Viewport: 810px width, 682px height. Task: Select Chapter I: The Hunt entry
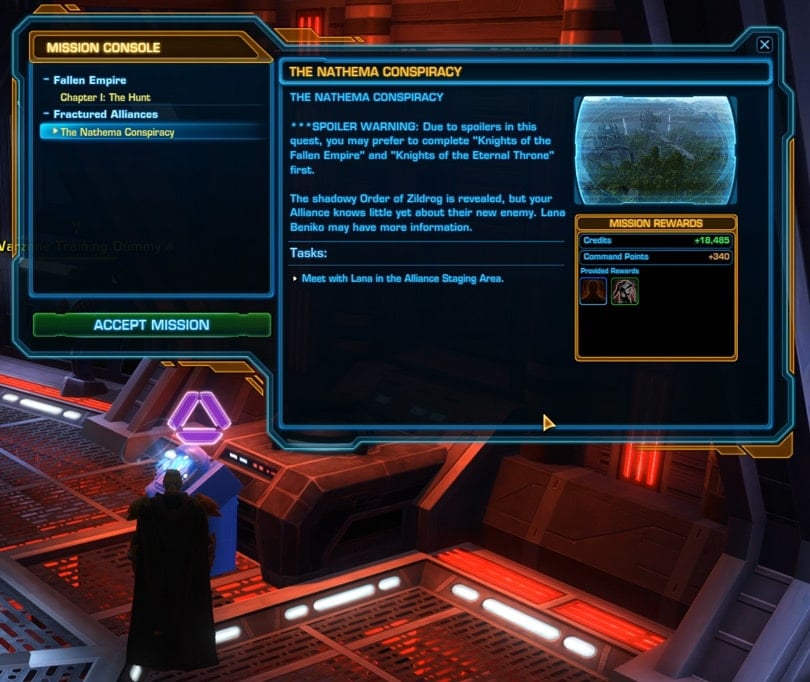click(x=105, y=97)
